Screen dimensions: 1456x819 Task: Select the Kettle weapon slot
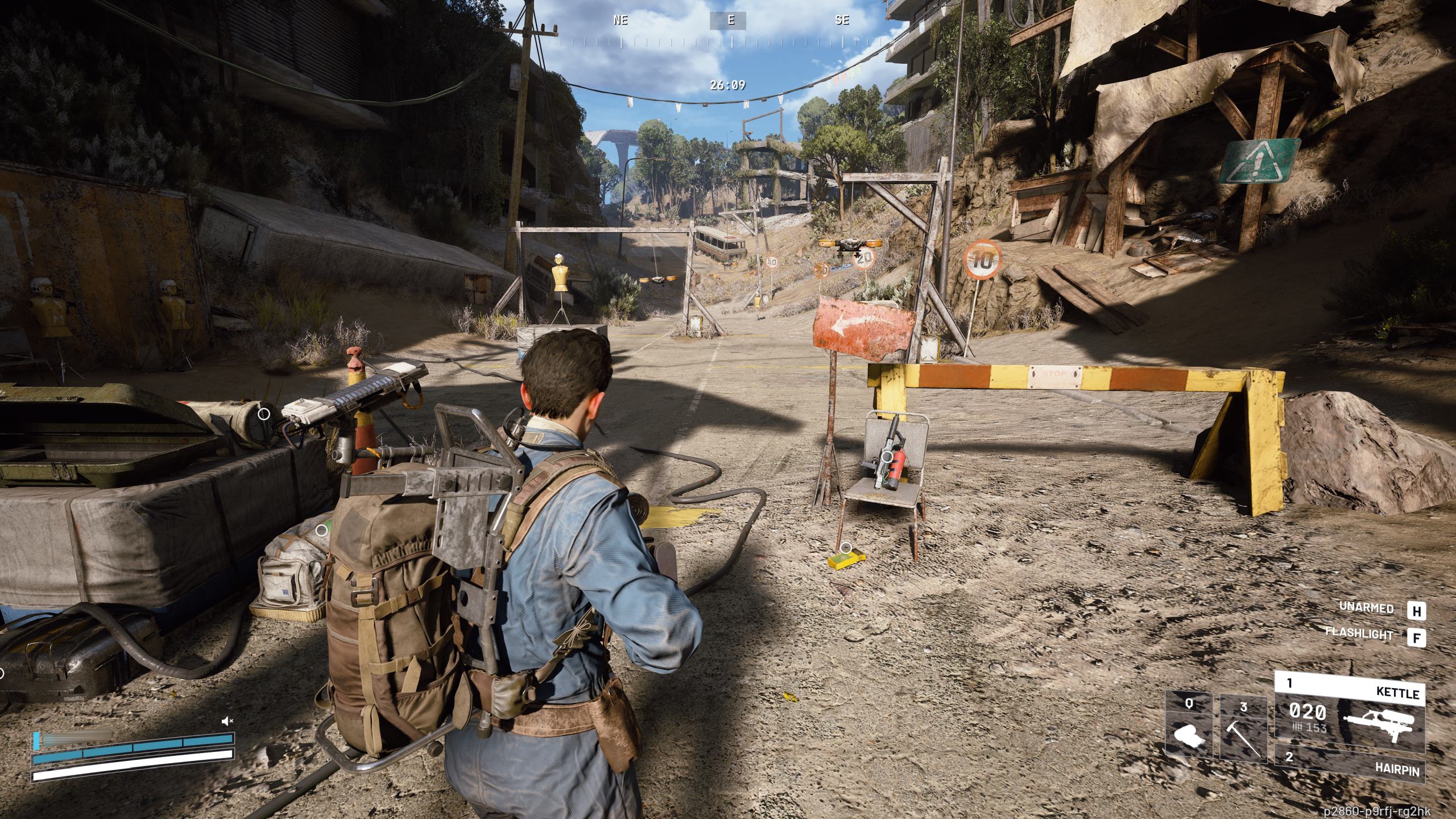pos(1350,714)
